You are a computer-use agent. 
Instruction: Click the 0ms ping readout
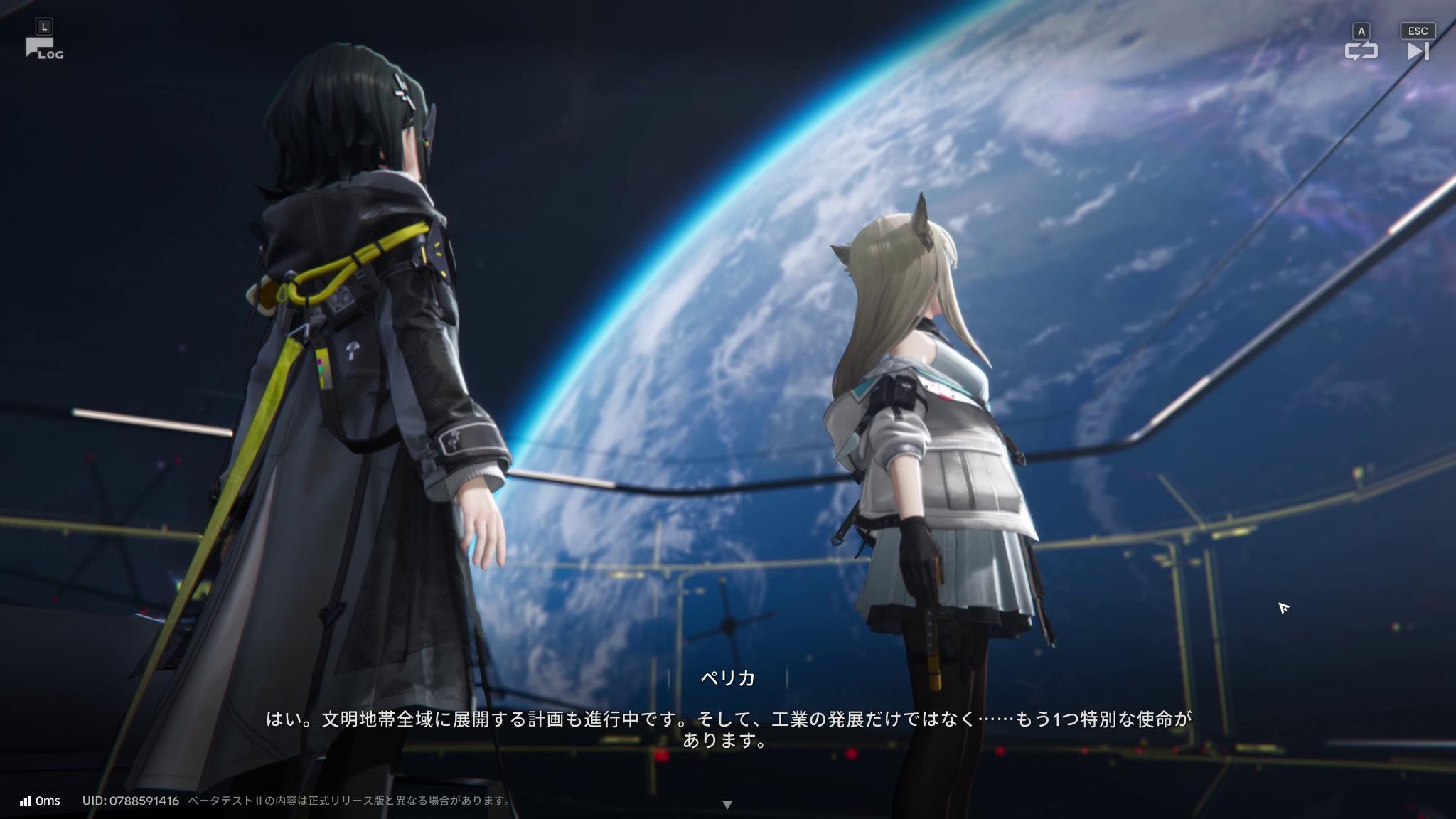pyautogui.click(x=47, y=800)
